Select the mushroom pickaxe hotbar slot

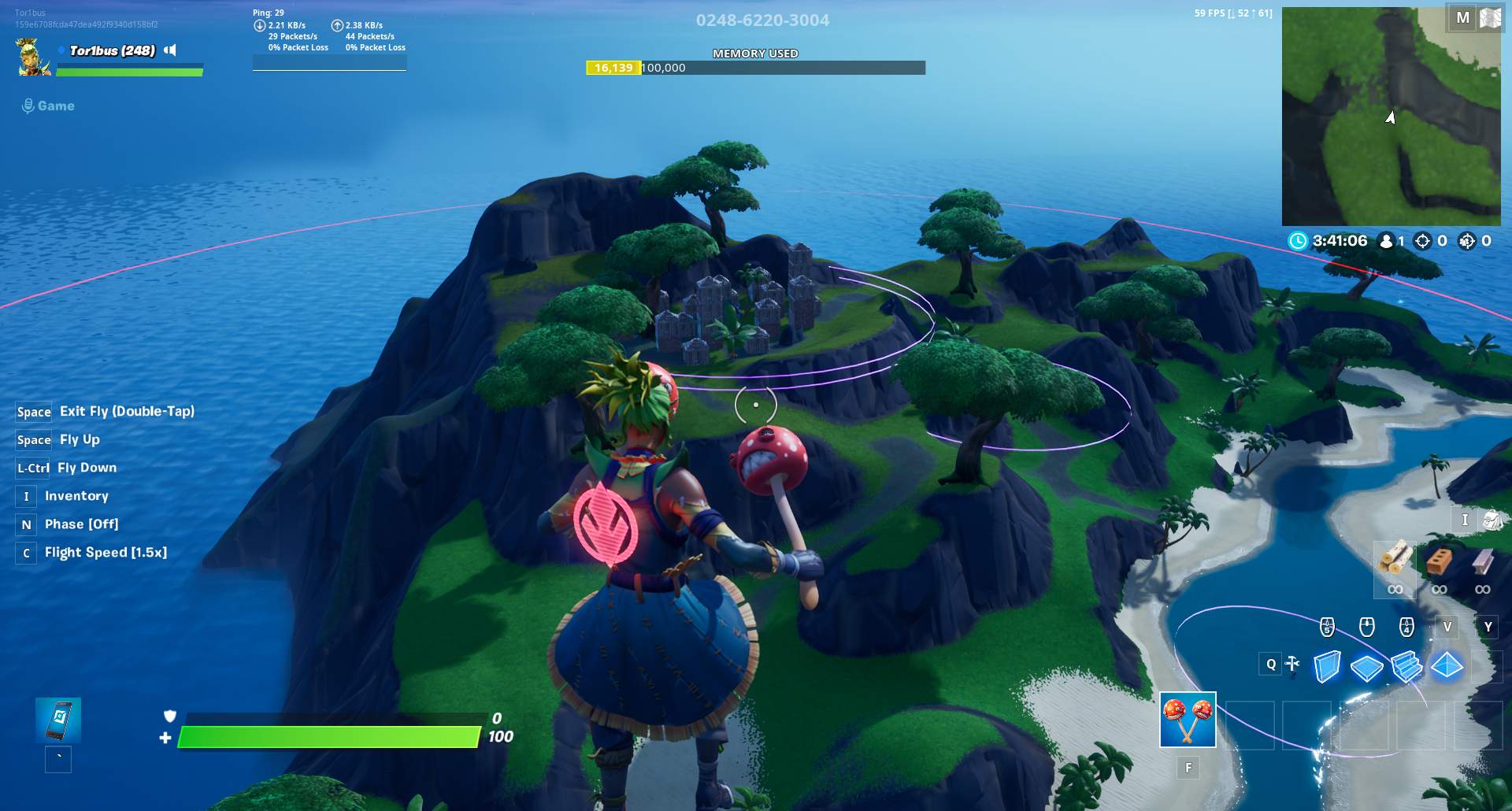click(x=1188, y=720)
